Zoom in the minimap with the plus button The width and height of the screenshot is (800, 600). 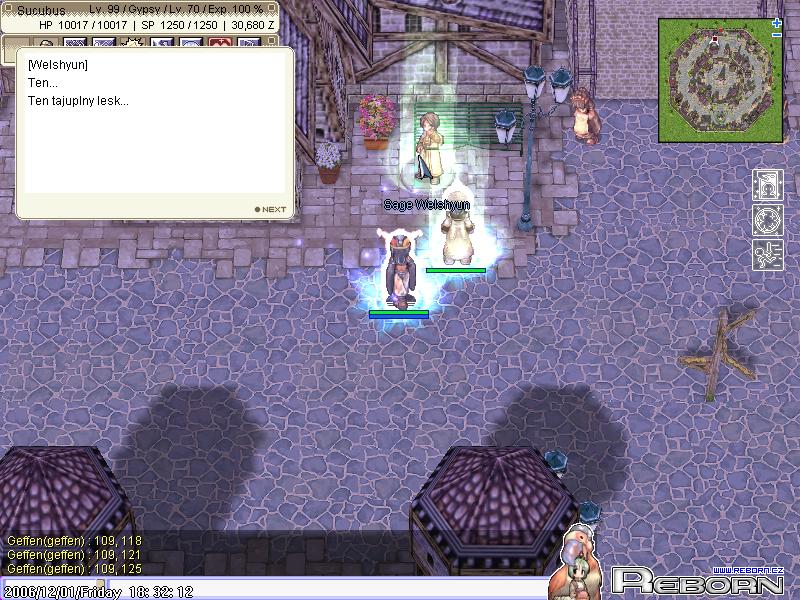point(777,23)
